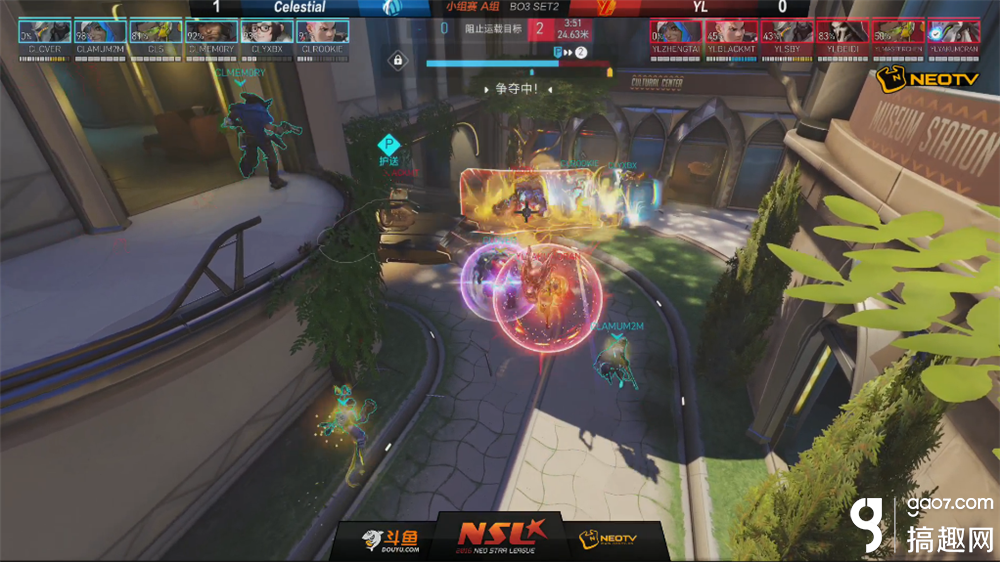
Task: Select YLBLACKMT's Zarya portrait
Action: click(x=731, y=30)
